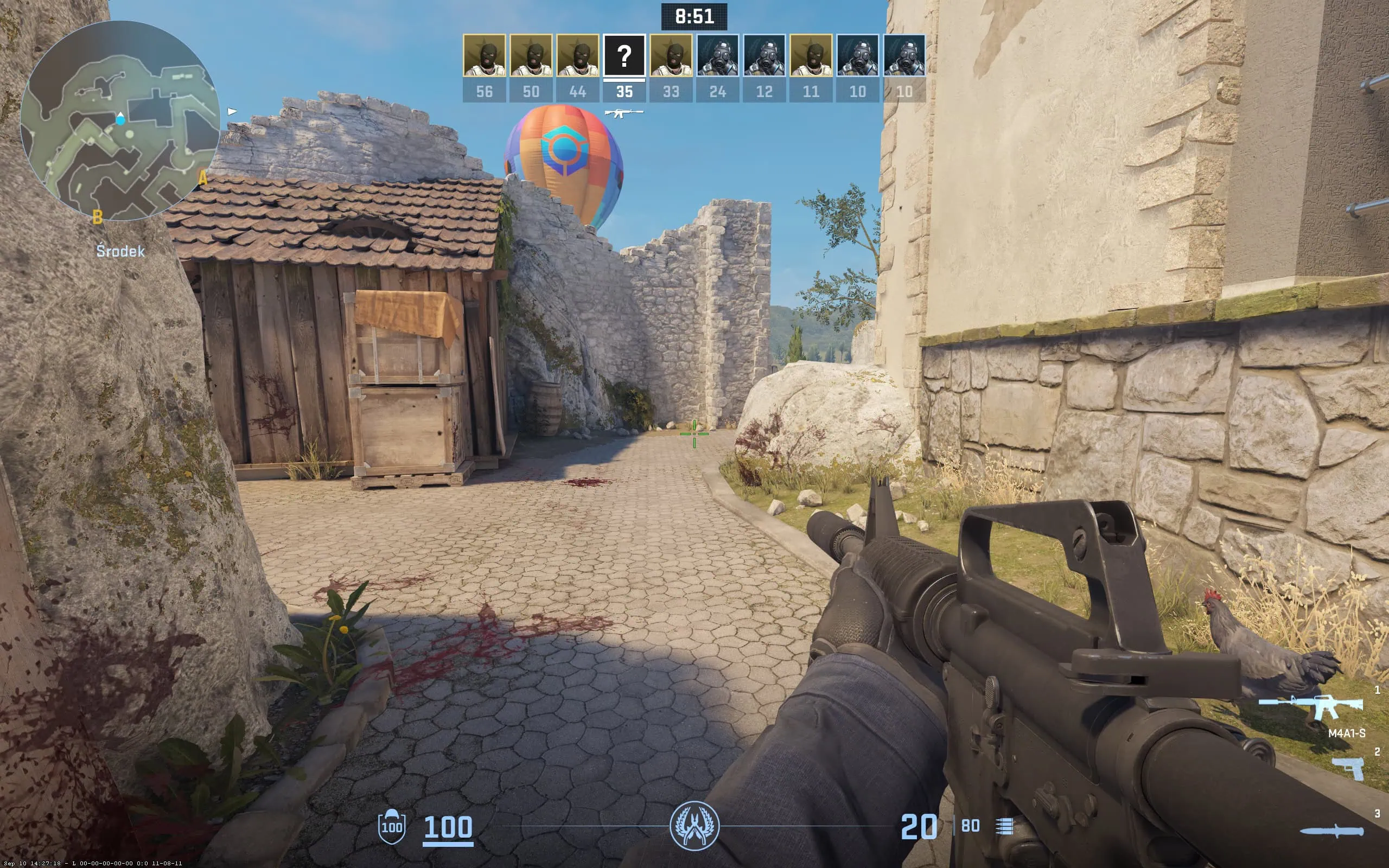This screenshot has width=1389, height=868.
Task: Click the teammate health value 56
Action: coord(485,91)
